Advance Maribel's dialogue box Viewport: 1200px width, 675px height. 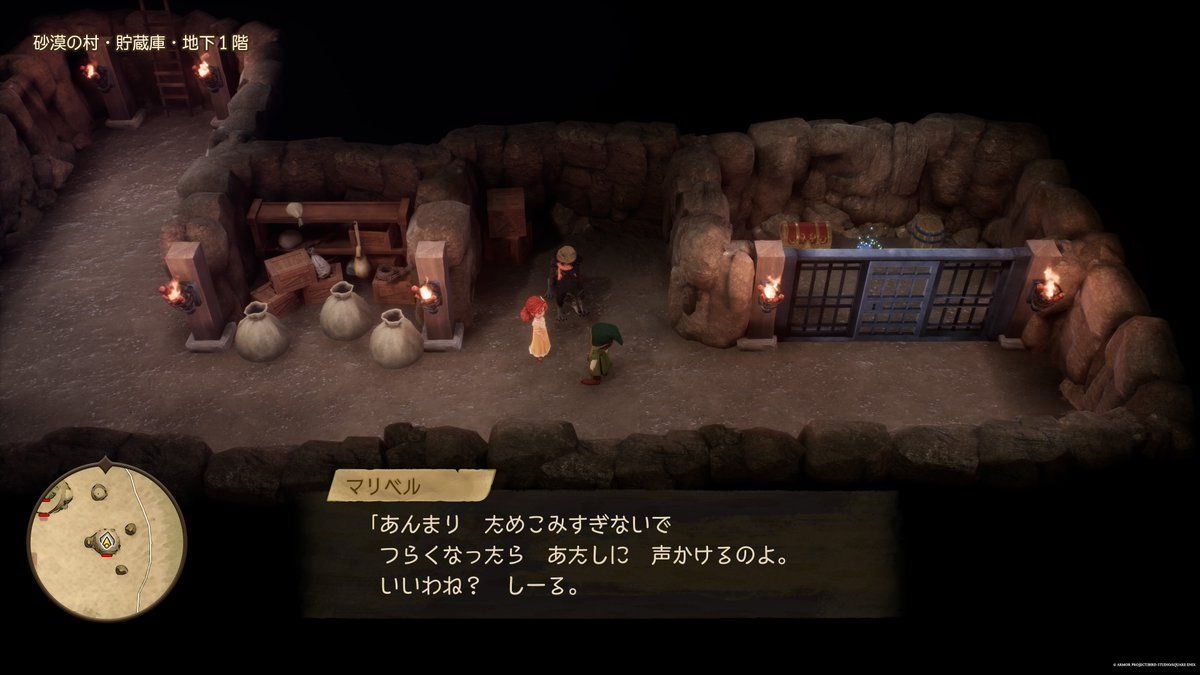pos(600,553)
